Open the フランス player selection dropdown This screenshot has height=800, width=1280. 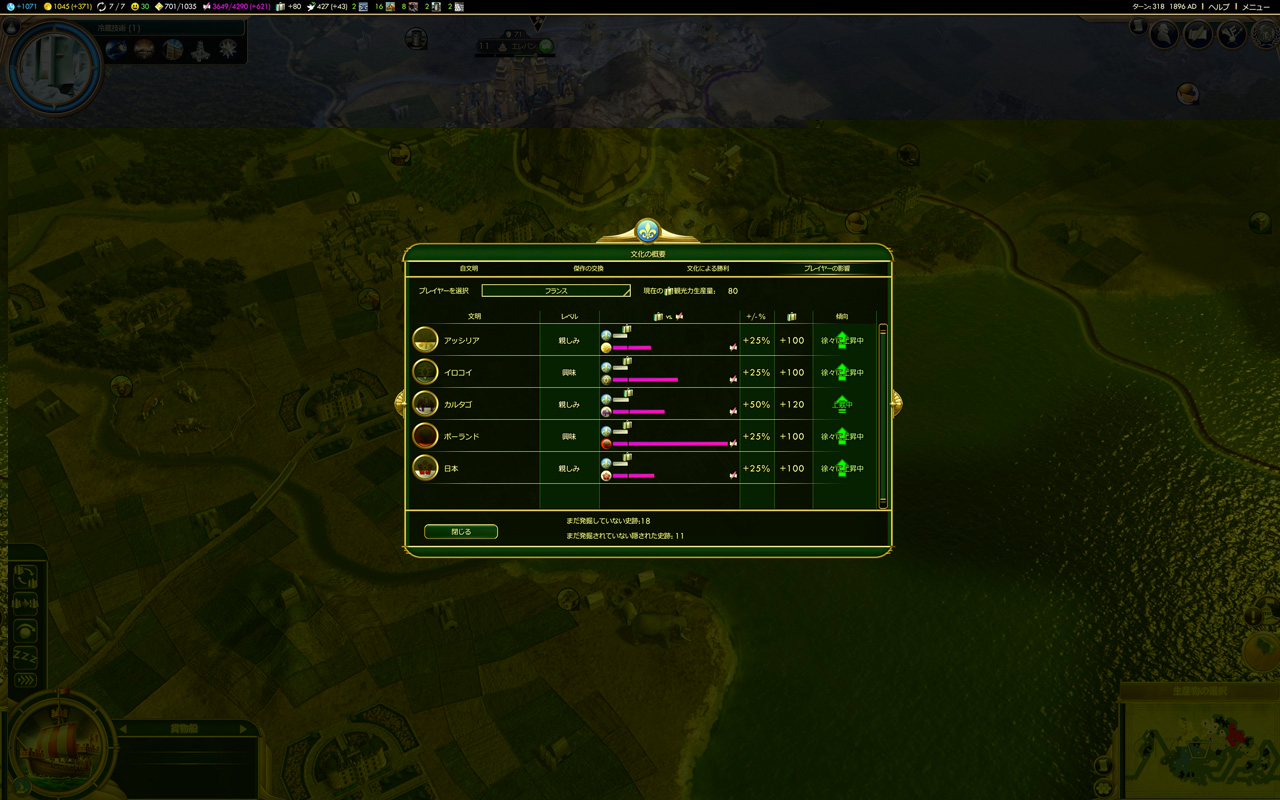point(556,291)
